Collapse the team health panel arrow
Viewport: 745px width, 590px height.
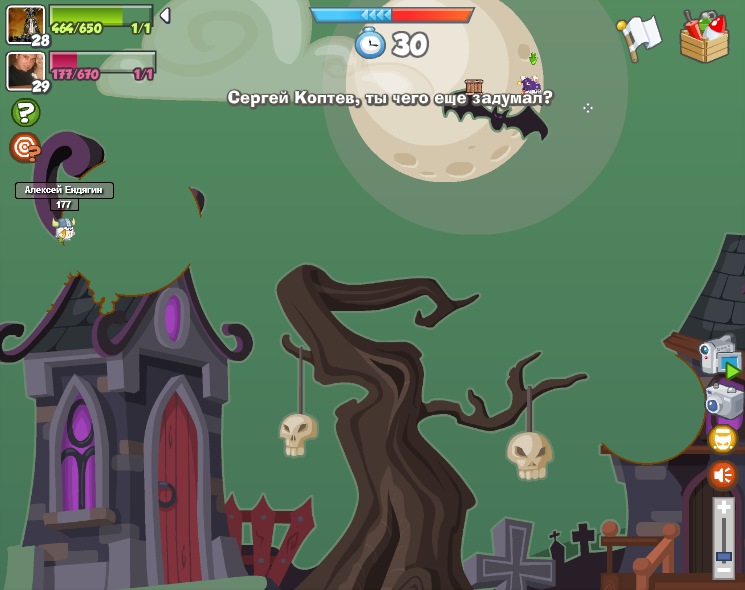(x=165, y=16)
